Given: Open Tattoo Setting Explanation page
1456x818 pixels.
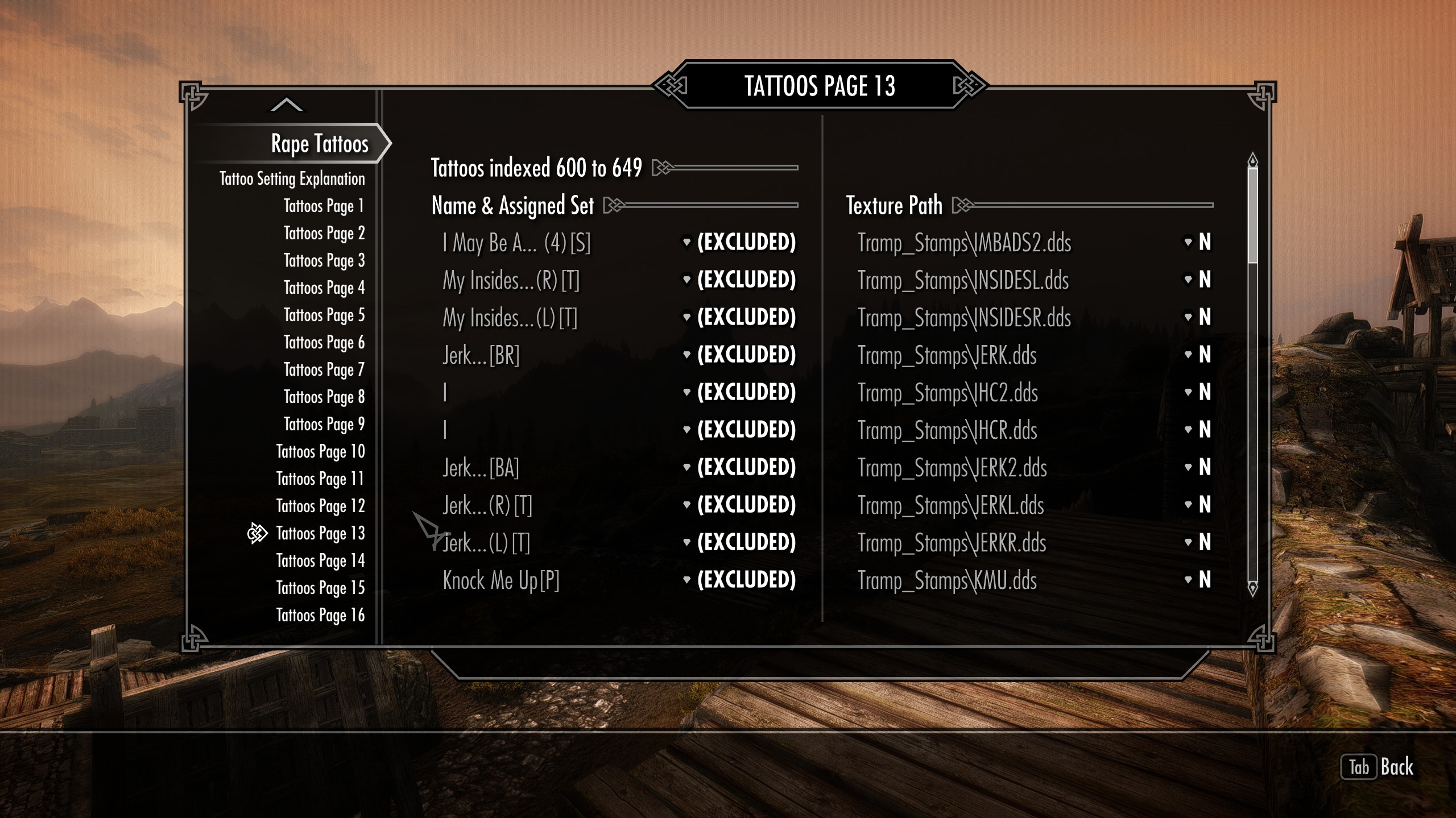Looking at the screenshot, I should pyautogui.click(x=292, y=178).
